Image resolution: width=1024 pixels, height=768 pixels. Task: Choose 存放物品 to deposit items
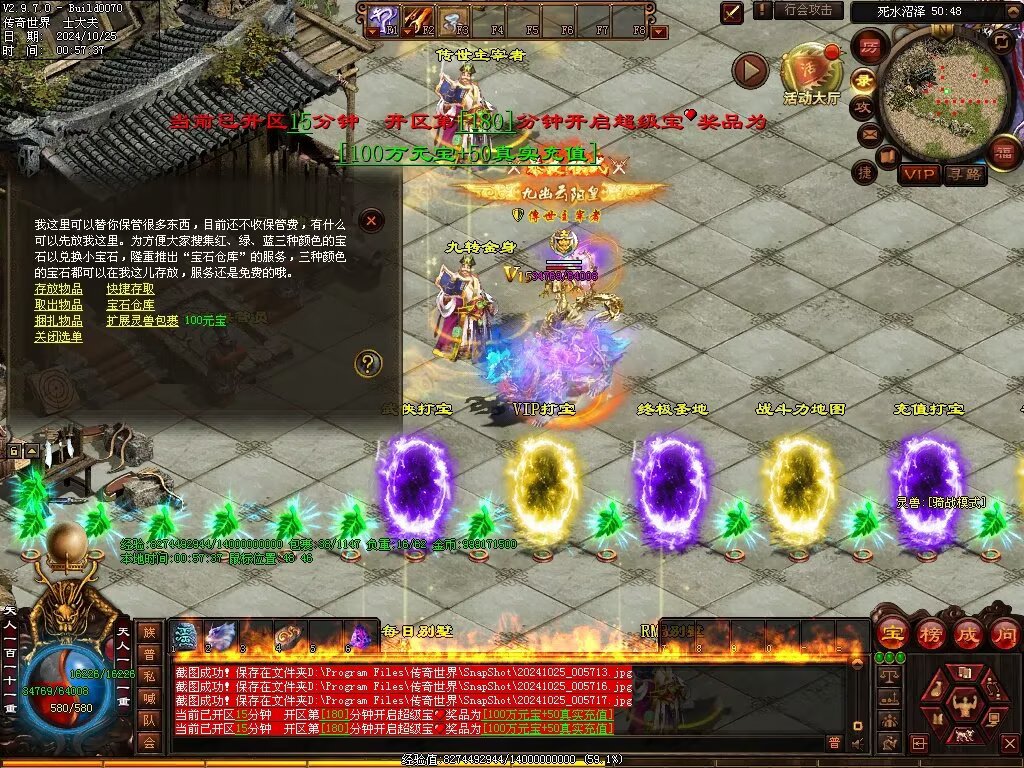(59, 289)
